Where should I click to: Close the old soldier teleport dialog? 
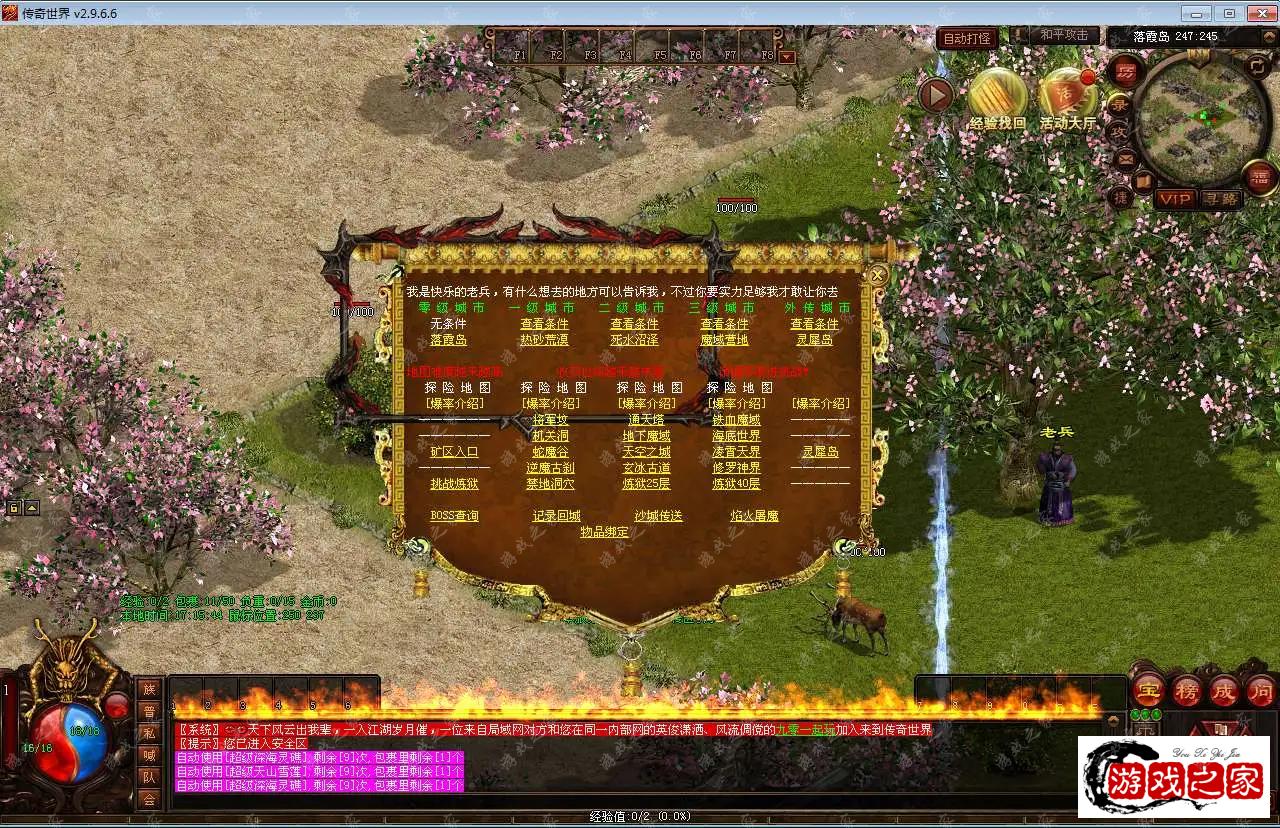(878, 274)
